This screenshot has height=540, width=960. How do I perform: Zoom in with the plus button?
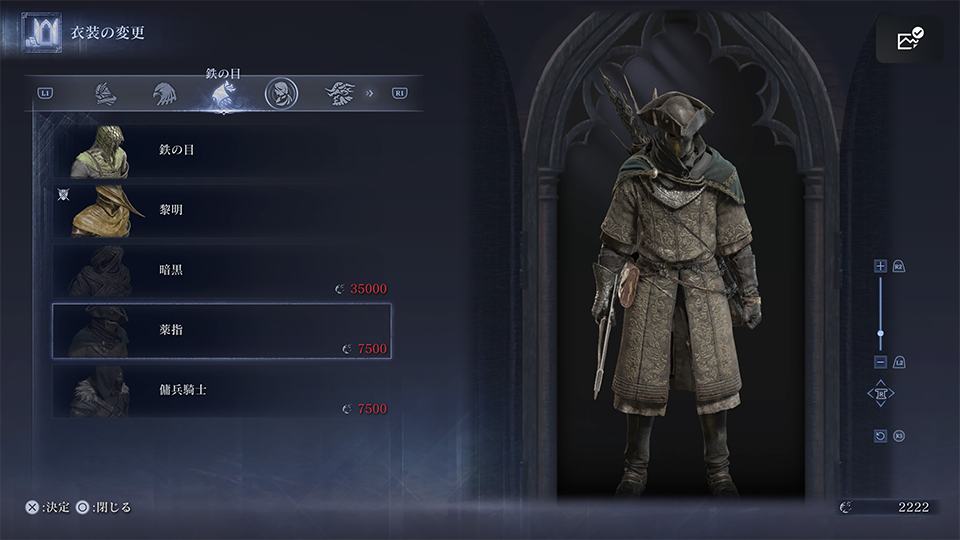(x=880, y=266)
